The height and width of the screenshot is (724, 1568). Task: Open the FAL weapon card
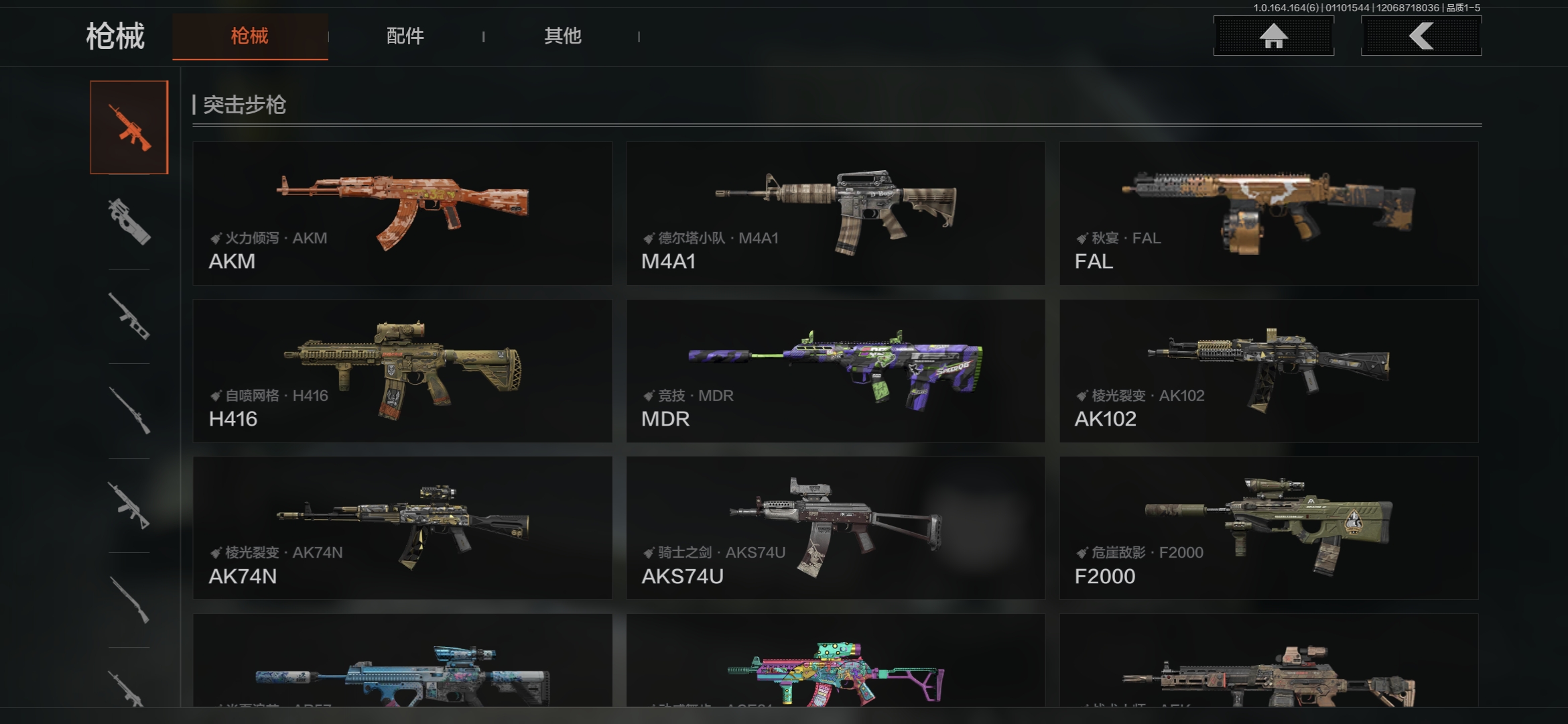(1268, 213)
